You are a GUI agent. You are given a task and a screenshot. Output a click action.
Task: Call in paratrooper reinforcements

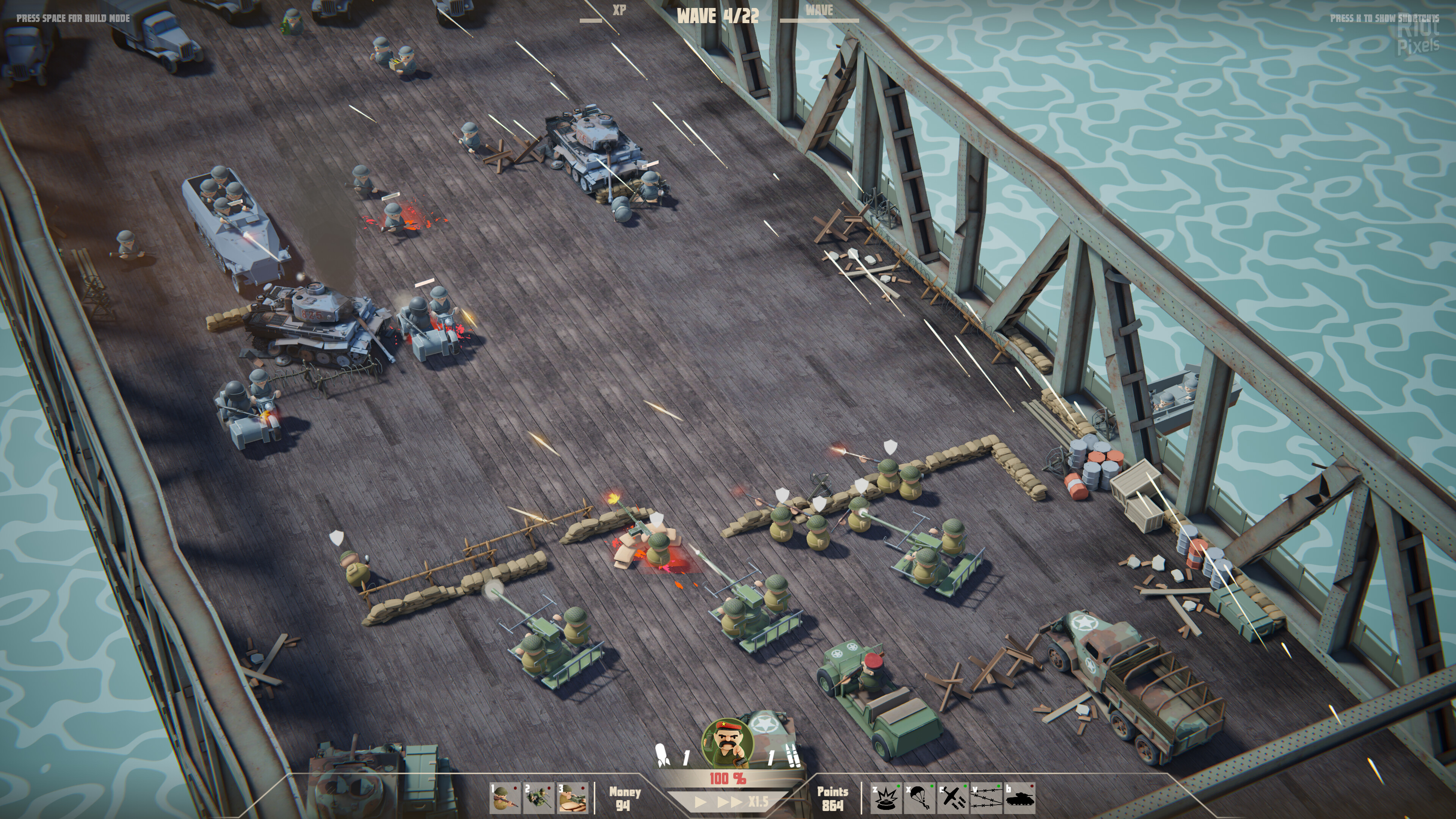click(x=919, y=797)
